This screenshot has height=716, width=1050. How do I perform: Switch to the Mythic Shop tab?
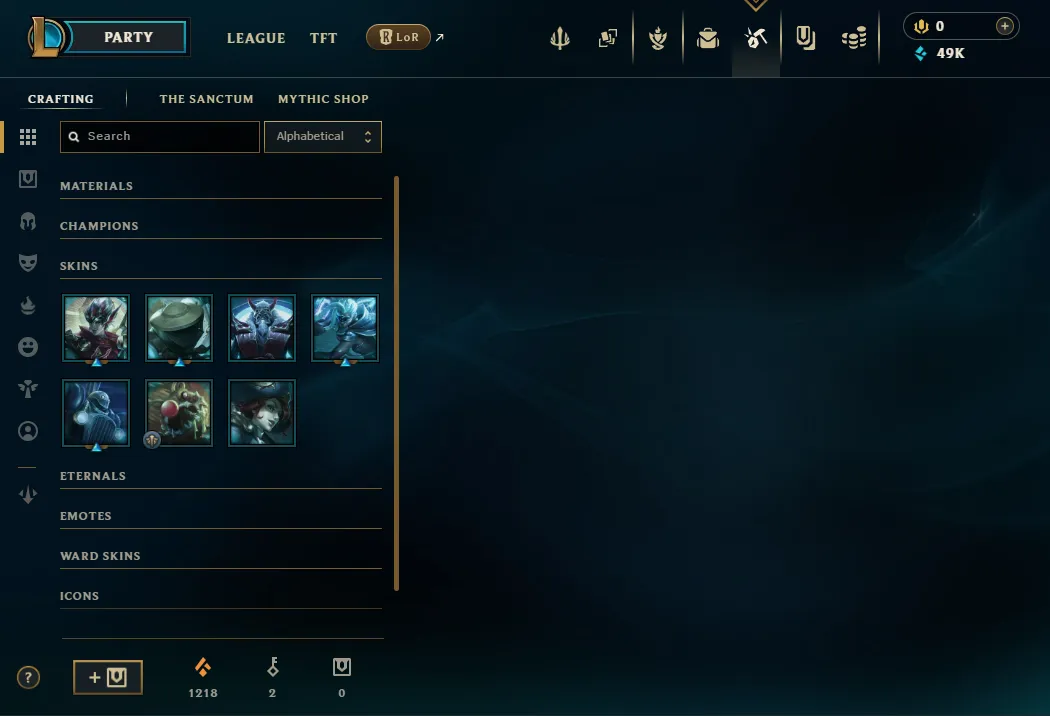tap(323, 99)
